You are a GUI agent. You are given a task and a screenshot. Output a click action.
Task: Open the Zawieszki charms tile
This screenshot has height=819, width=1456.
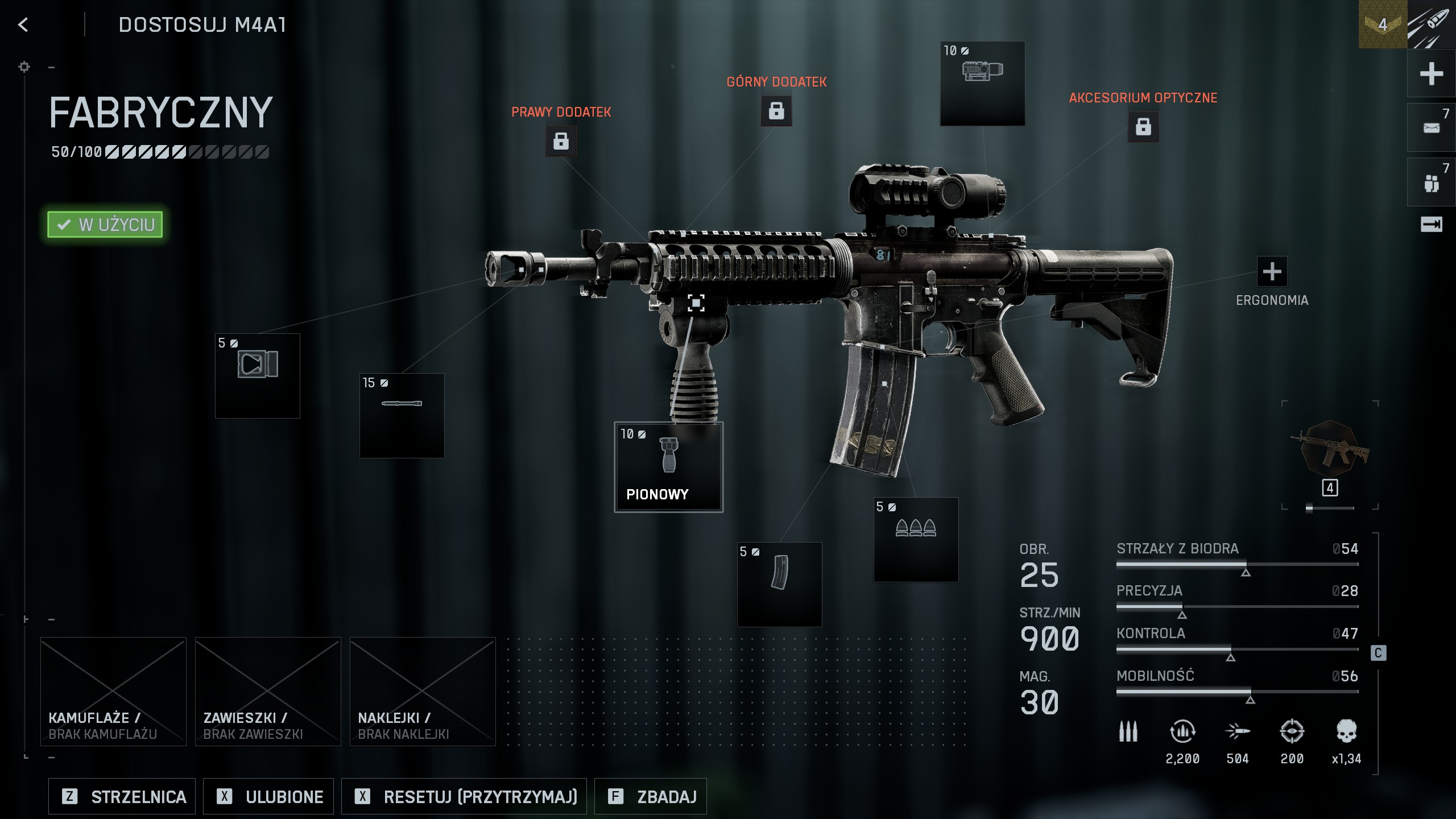pos(268,691)
